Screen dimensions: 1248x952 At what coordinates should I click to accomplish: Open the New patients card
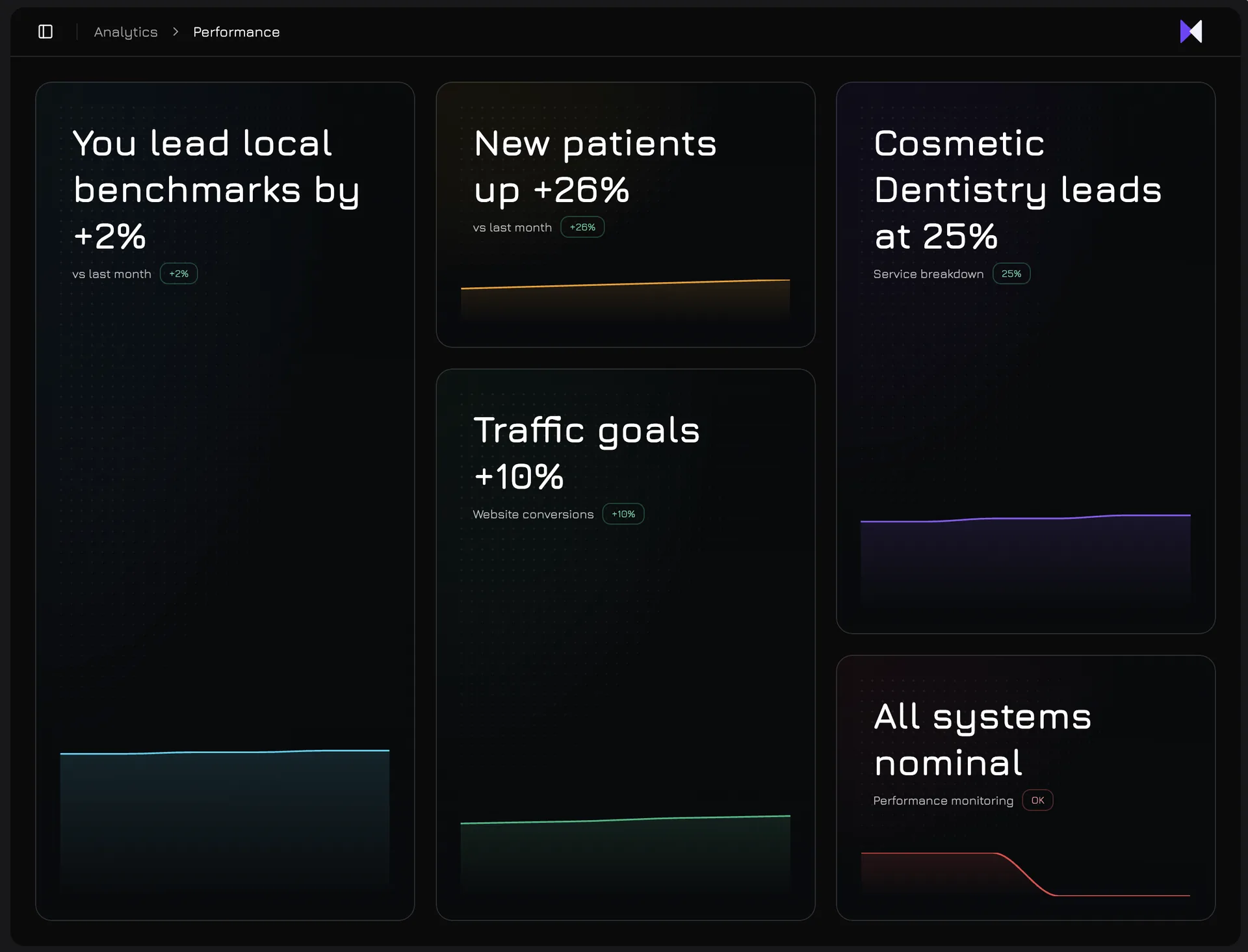coord(625,162)
